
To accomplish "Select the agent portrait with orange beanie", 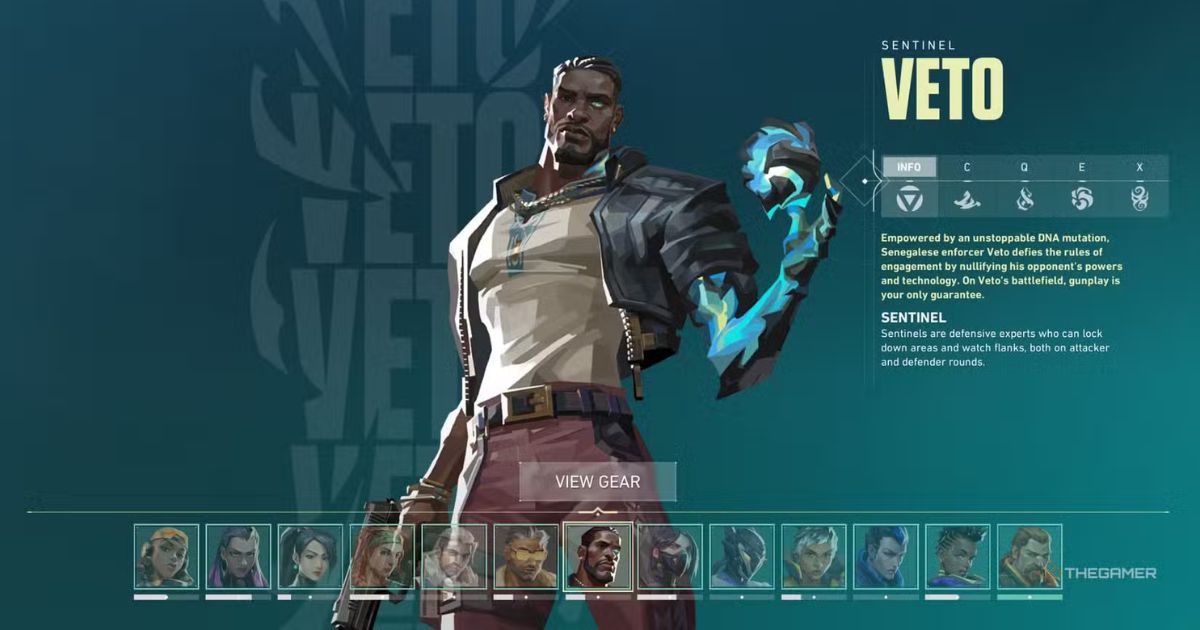I will point(167,556).
